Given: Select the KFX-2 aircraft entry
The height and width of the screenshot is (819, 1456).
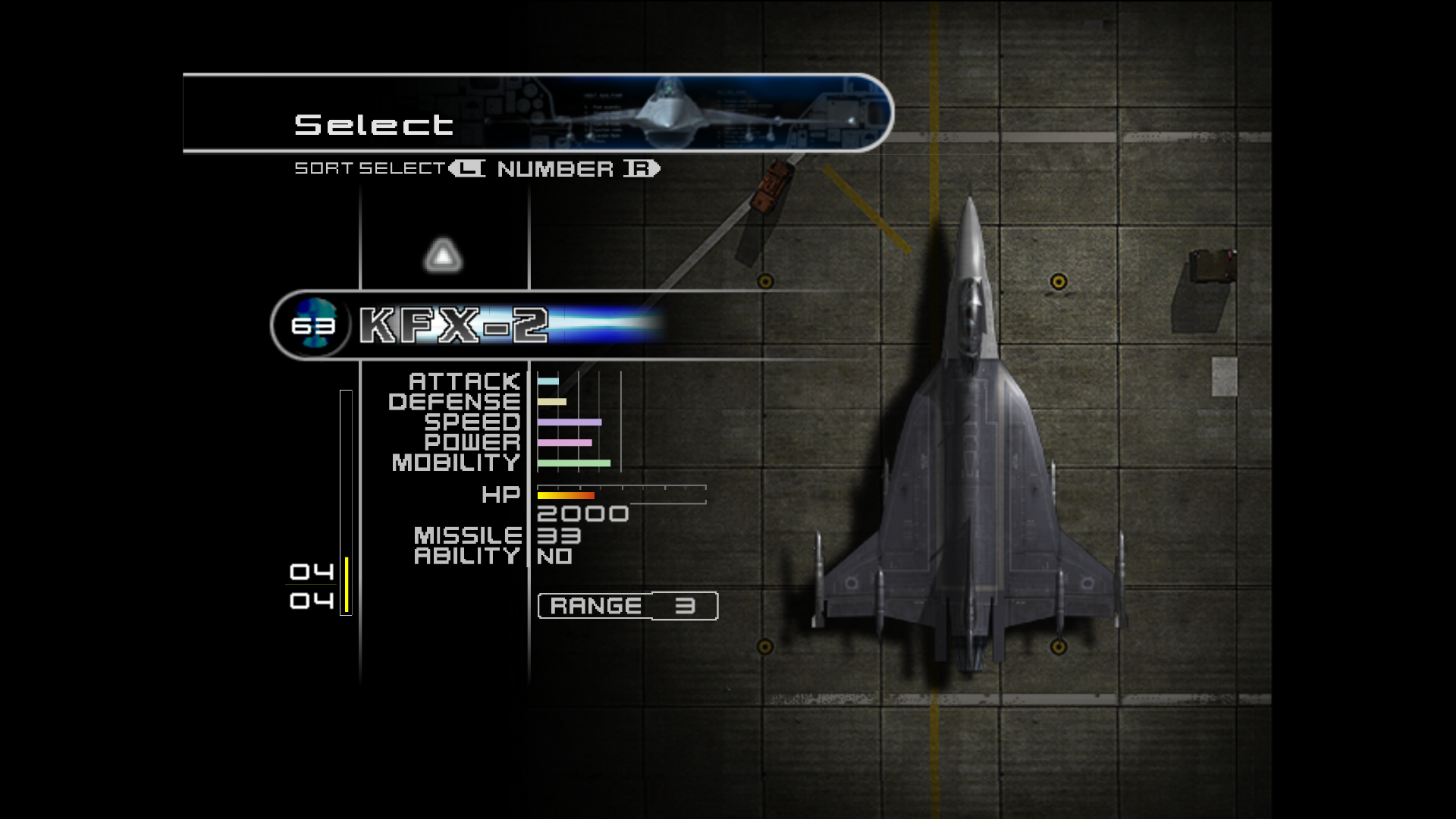Looking at the screenshot, I should [x=453, y=325].
